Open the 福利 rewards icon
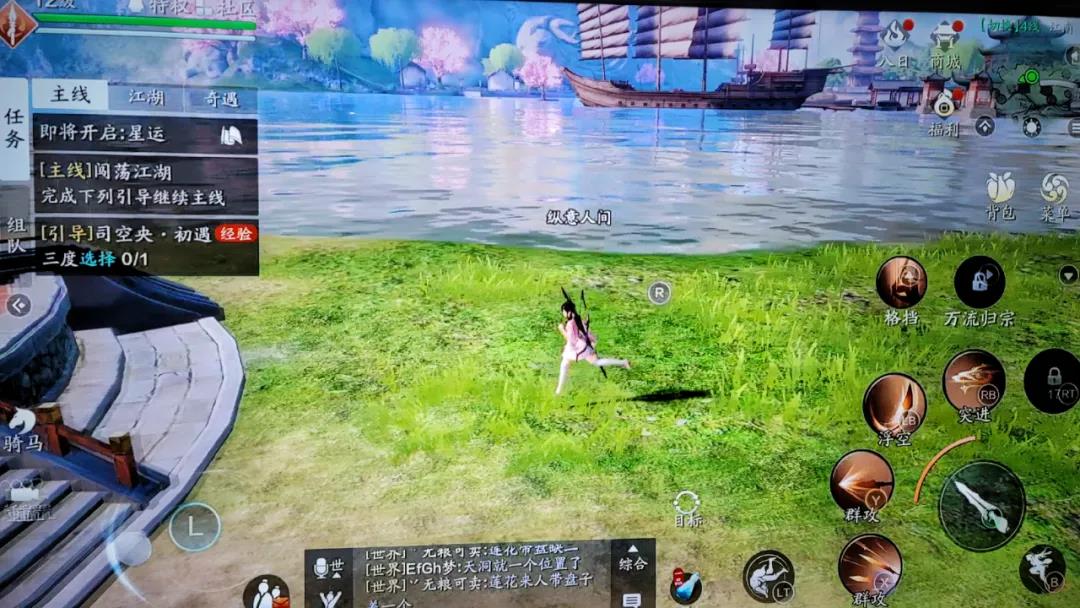 coord(943,112)
